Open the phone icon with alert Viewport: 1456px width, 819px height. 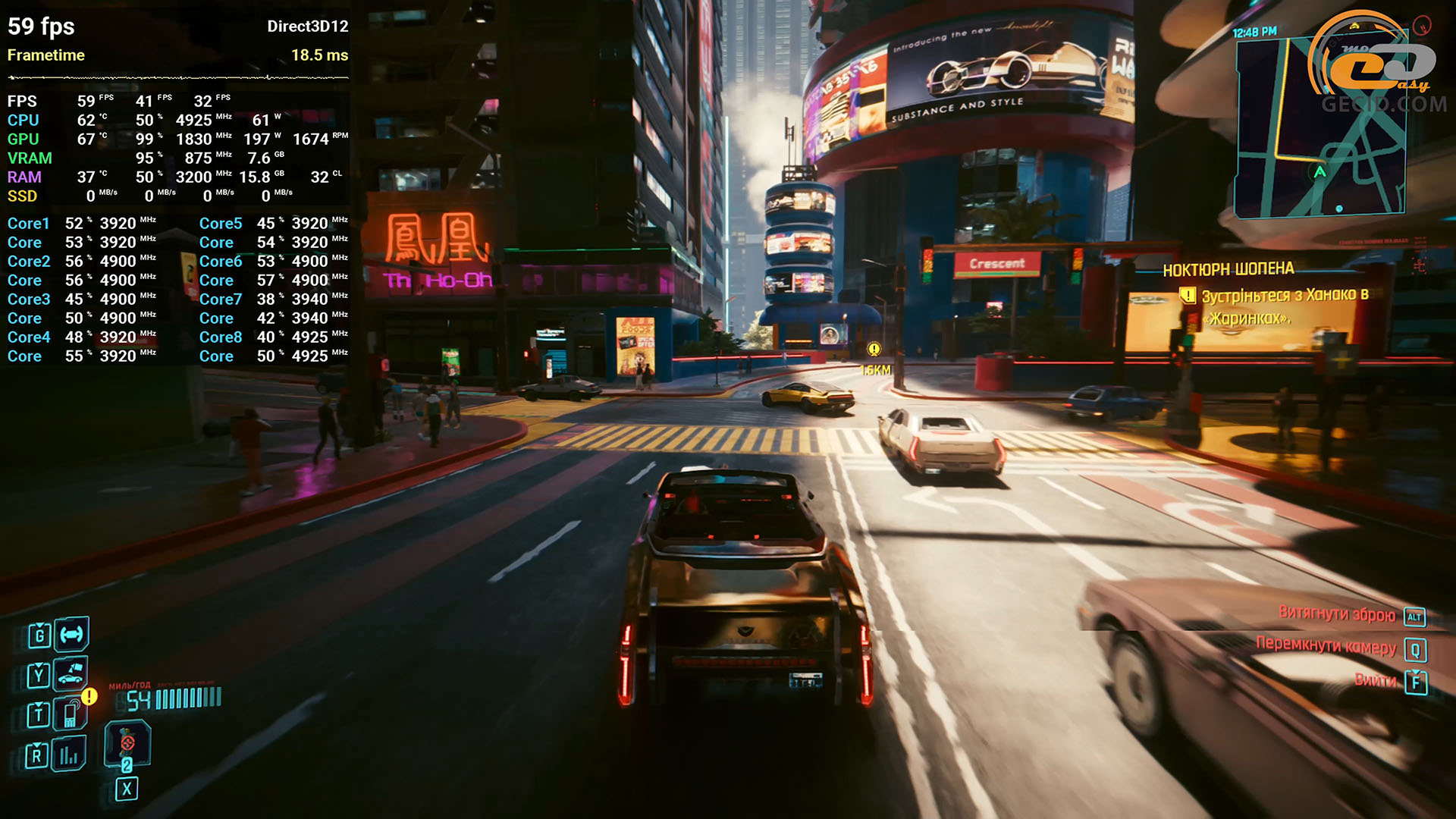click(x=70, y=714)
